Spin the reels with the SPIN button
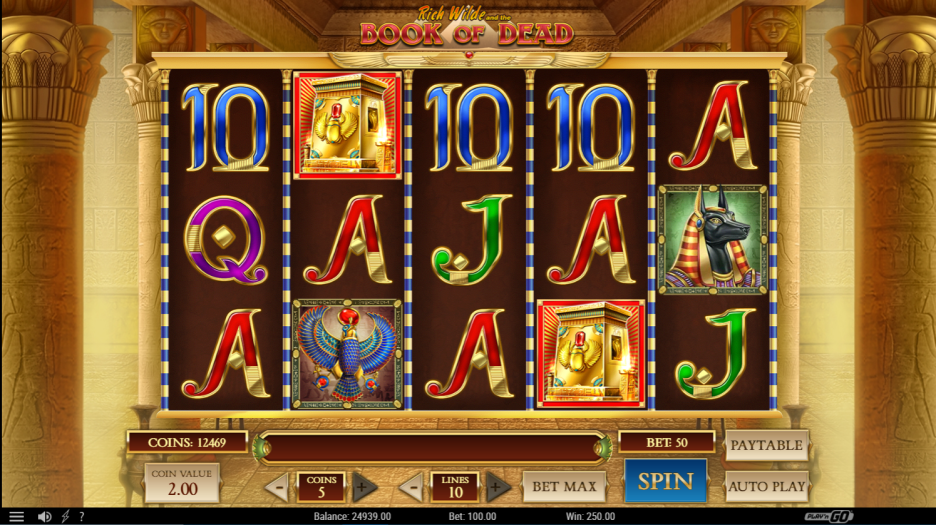This screenshot has width=936, height=526. pos(665,481)
